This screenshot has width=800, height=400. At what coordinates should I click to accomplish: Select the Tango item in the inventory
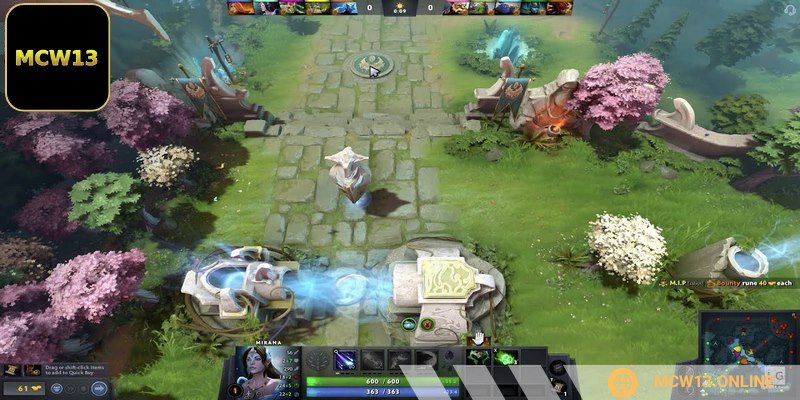pyautogui.click(x=505, y=357)
